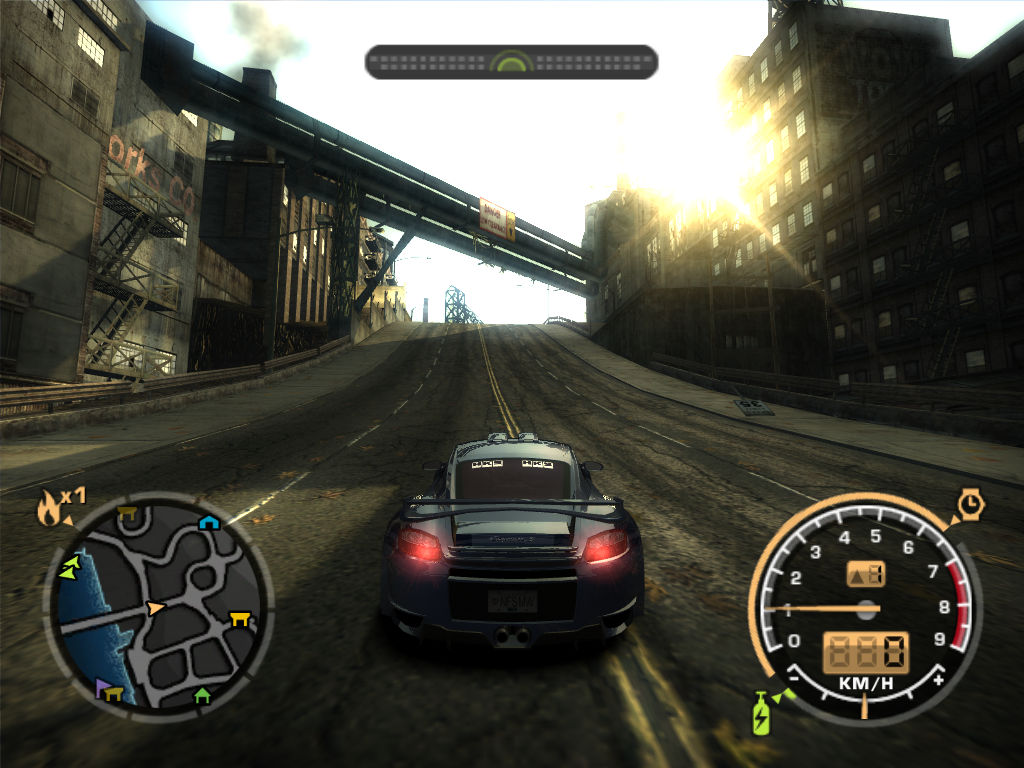Click the circular city minimap
This screenshot has height=768, width=1024.
157,607
